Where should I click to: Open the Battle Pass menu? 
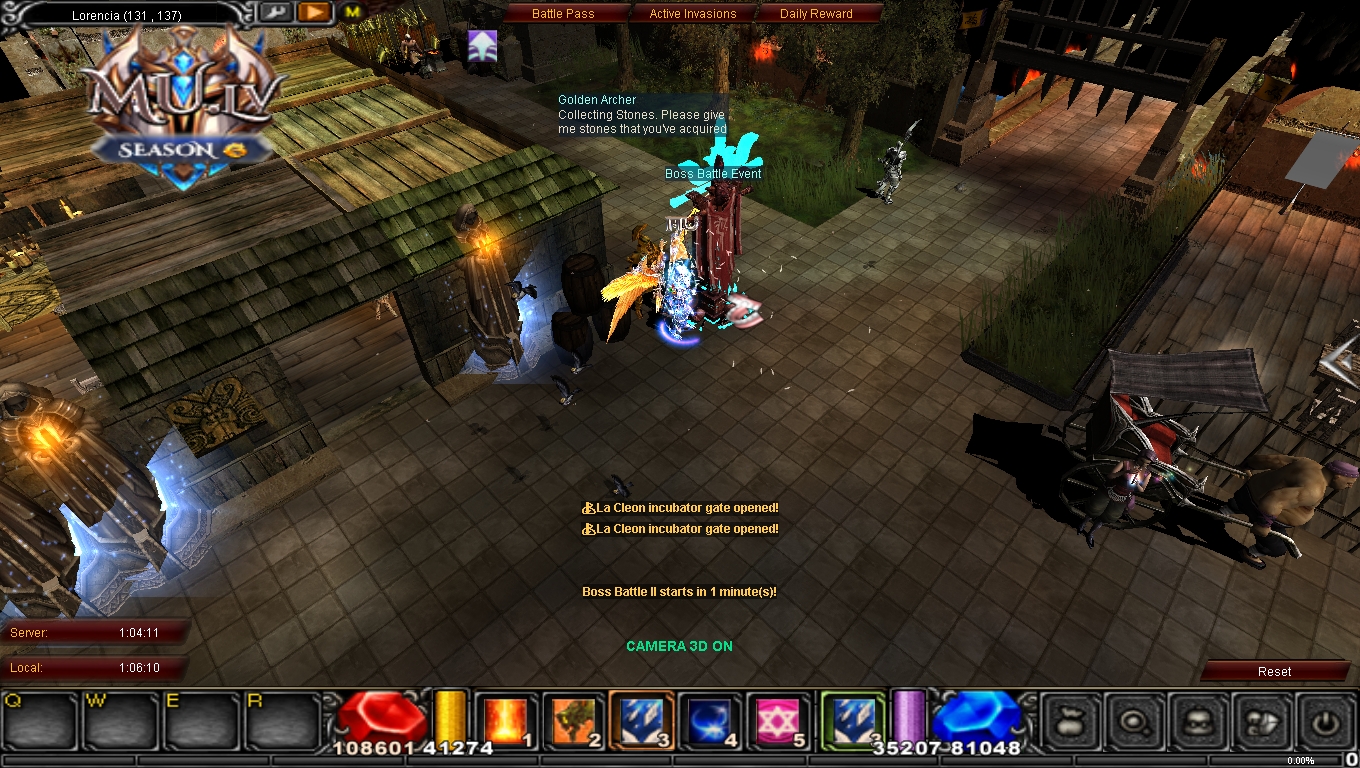(x=563, y=13)
